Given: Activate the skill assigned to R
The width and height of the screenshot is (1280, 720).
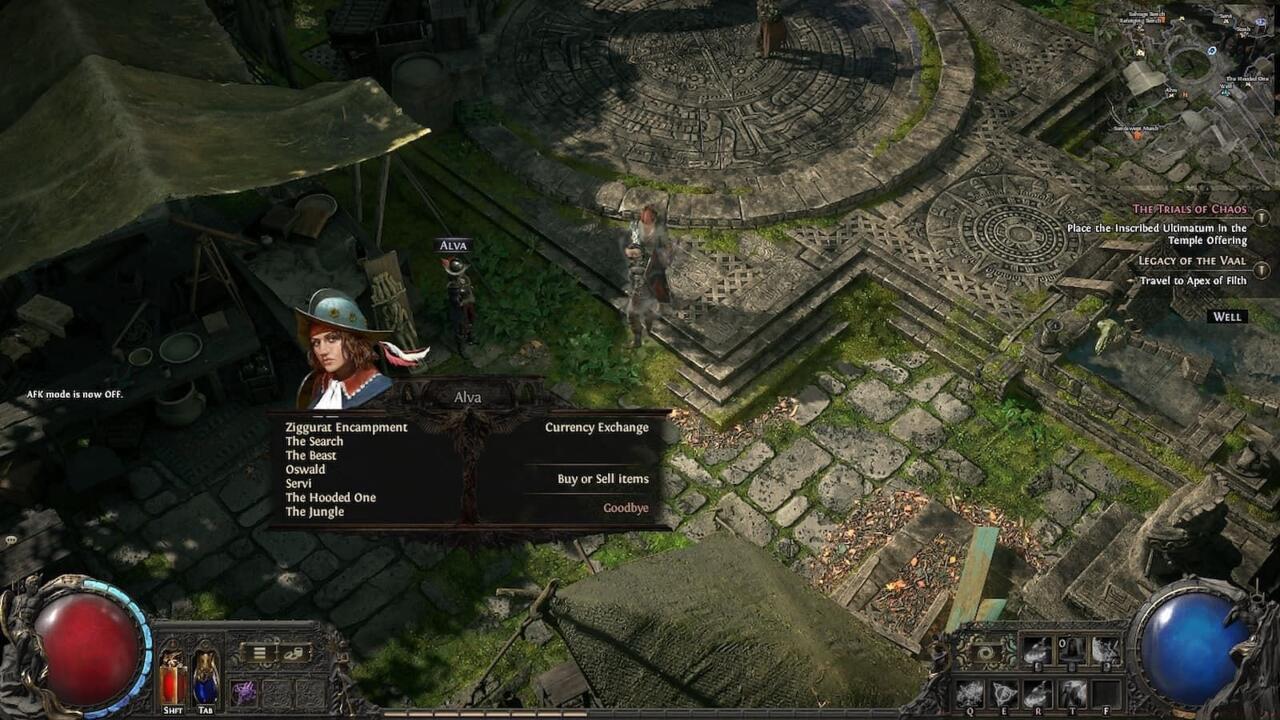Looking at the screenshot, I should pyautogui.click(x=1037, y=692).
